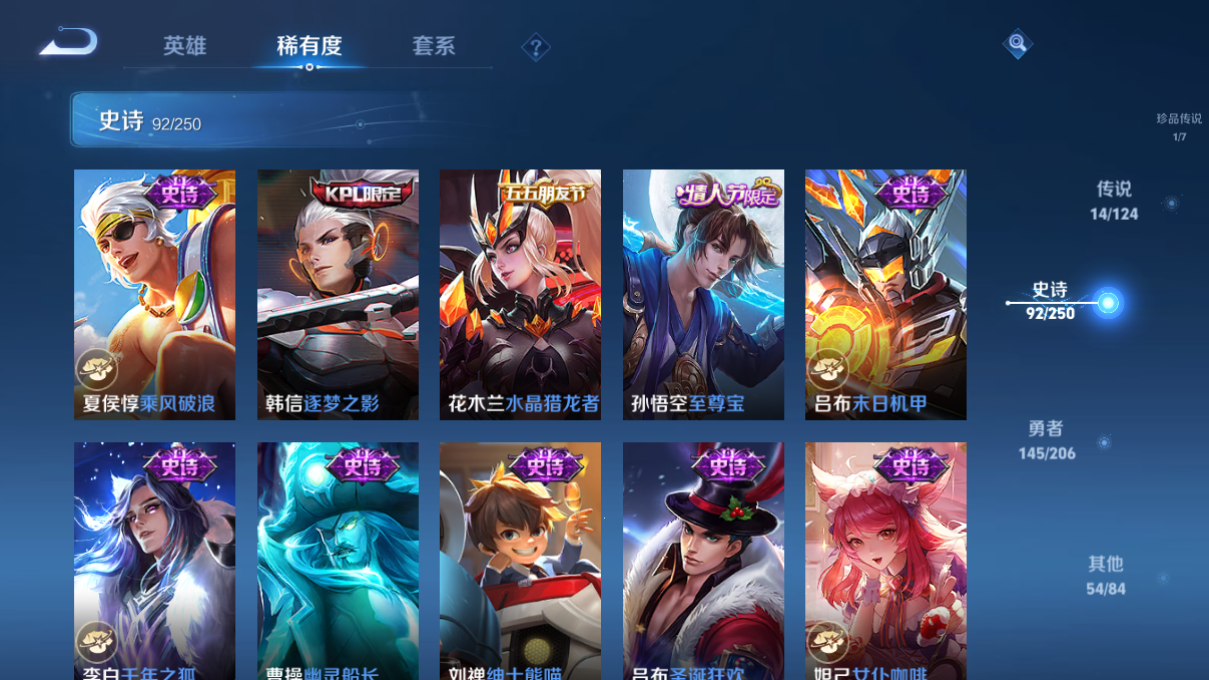Open the 套系 tab
The width and height of the screenshot is (1209, 680).
coord(433,46)
